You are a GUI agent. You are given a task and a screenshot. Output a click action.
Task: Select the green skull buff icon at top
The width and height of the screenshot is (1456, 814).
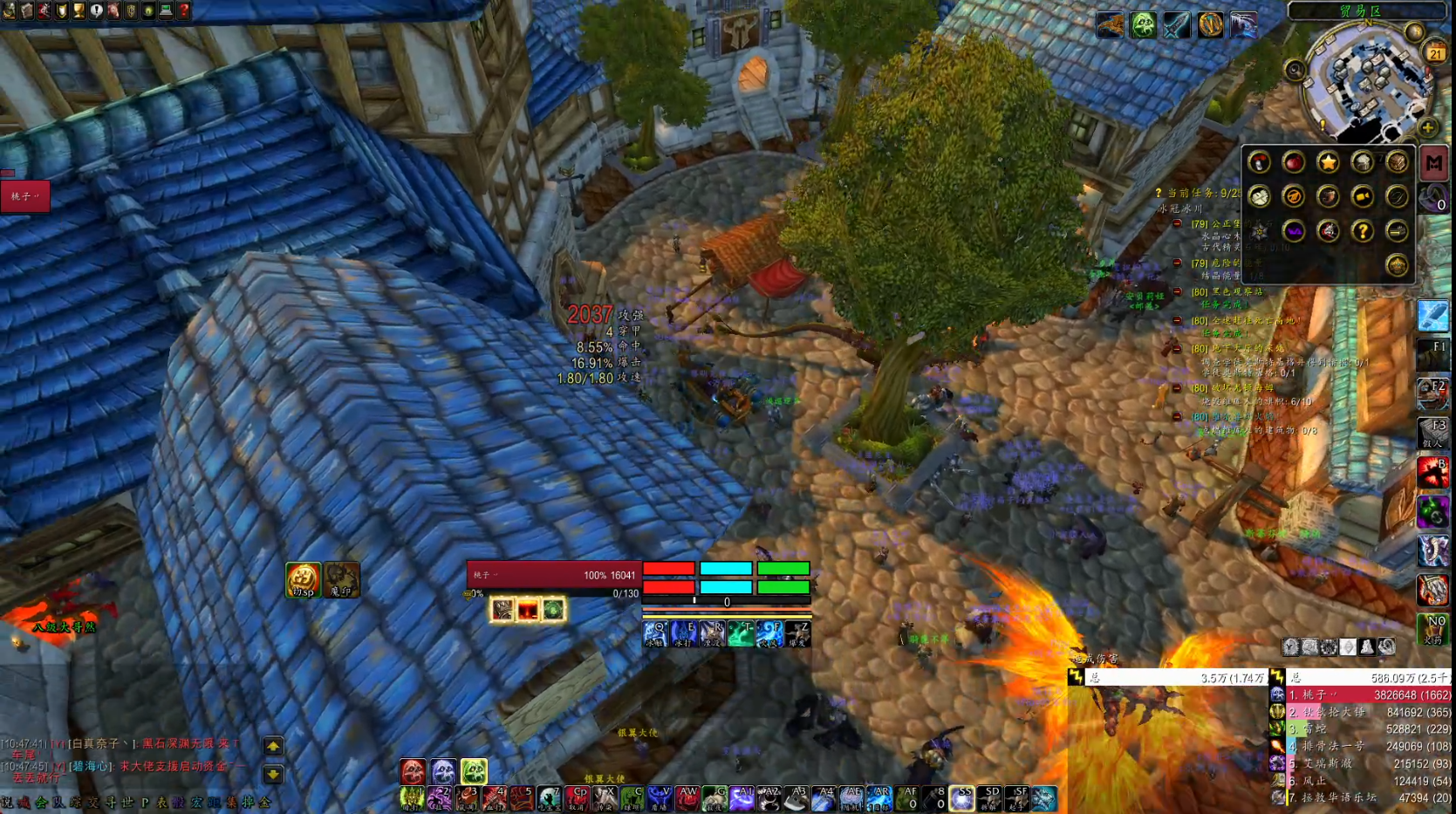pyautogui.click(x=1143, y=25)
